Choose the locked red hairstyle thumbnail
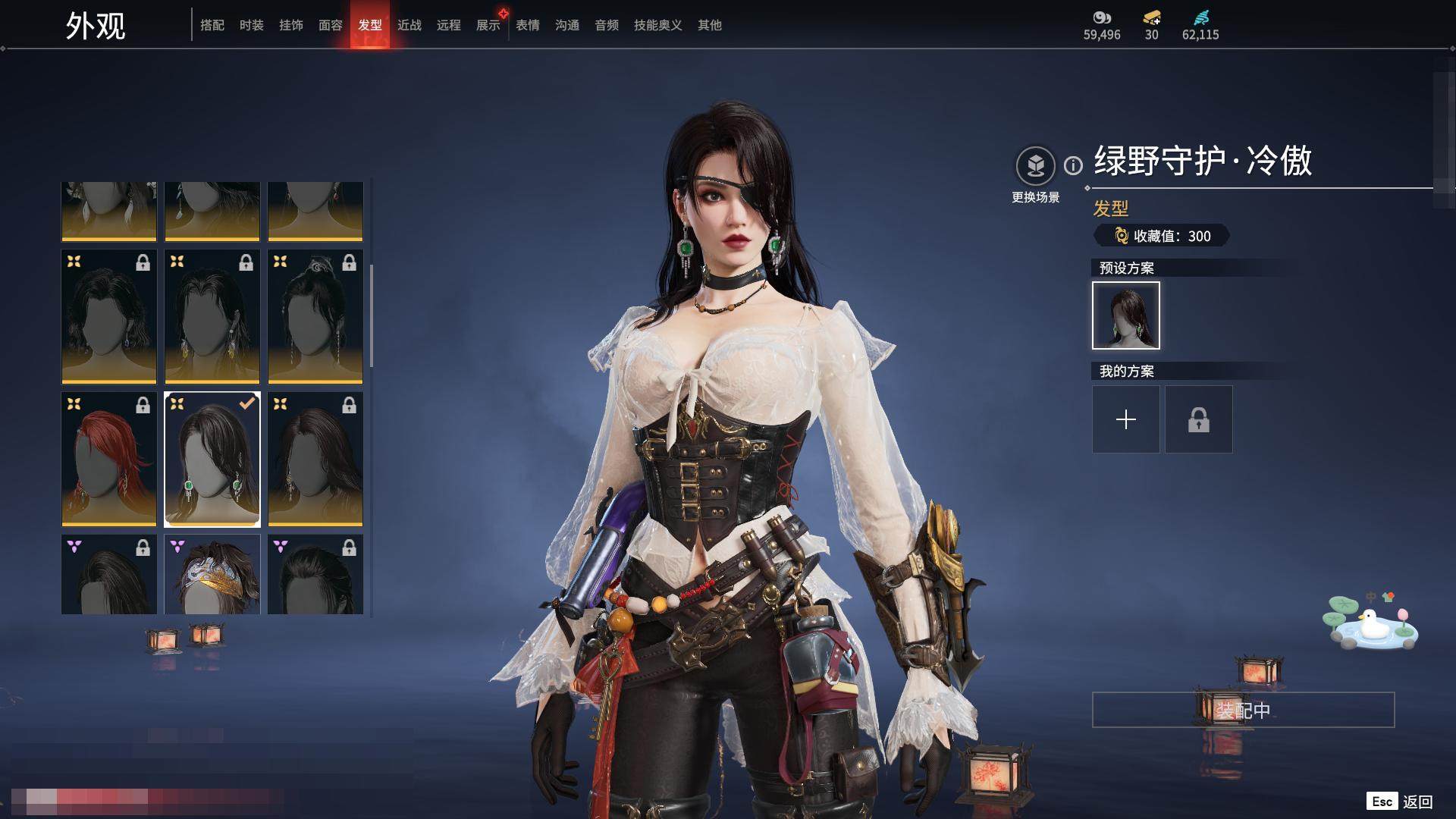1456x819 pixels. (109, 459)
